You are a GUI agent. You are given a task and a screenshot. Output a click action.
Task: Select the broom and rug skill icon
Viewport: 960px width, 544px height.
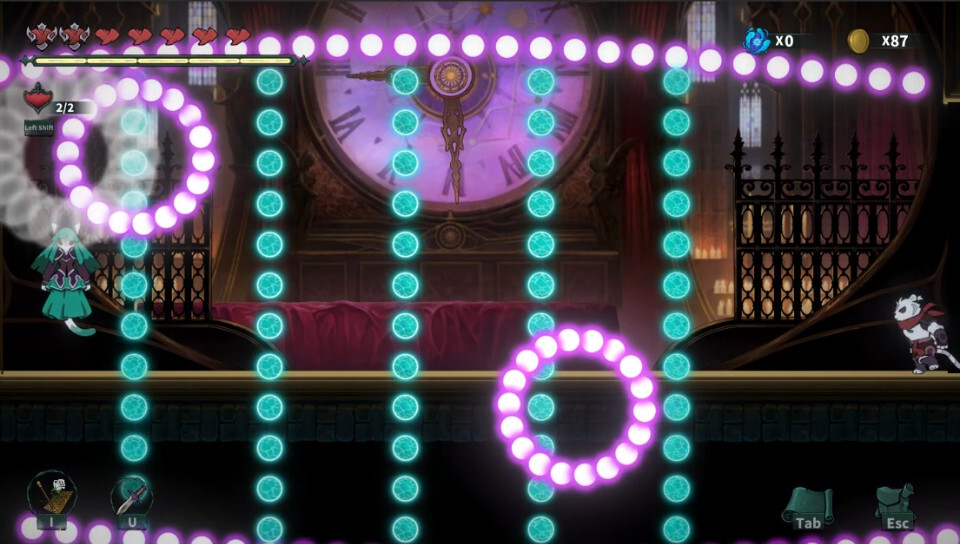tap(51, 496)
